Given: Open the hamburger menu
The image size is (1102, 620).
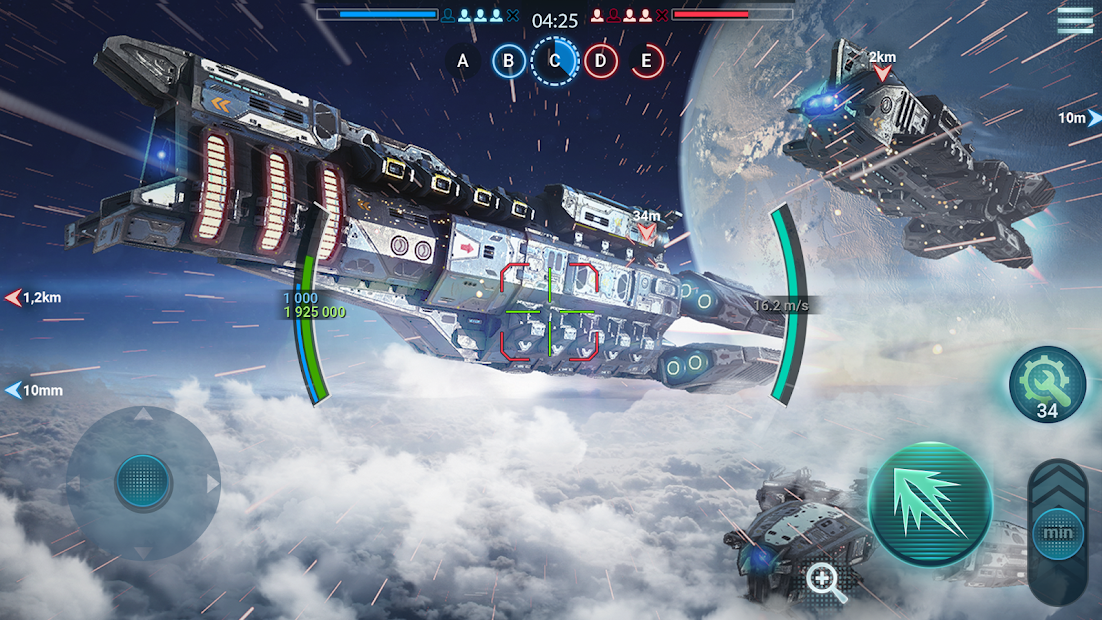Looking at the screenshot, I should click(1075, 20).
